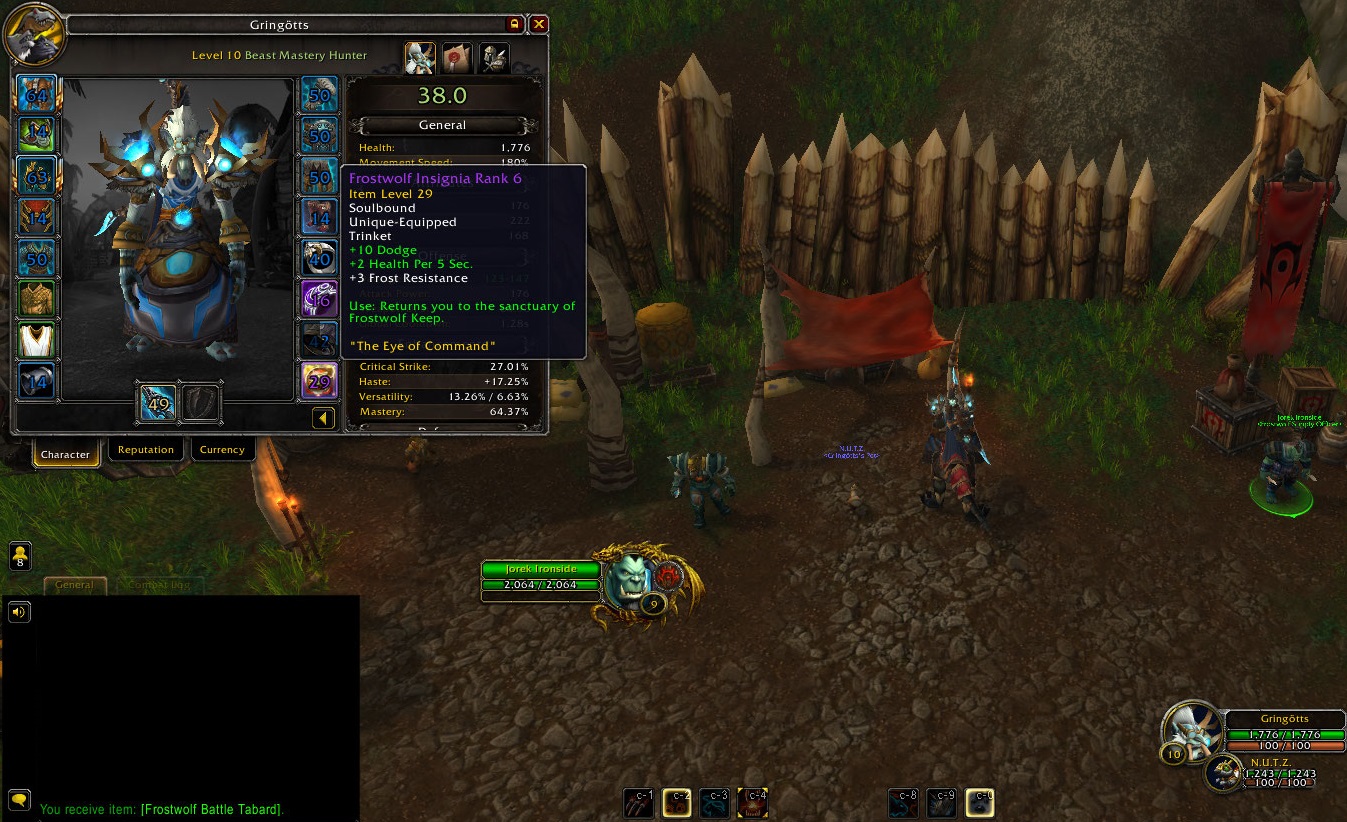The image size is (1347, 822).
Task: Select the Character tab
Action: (x=66, y=454)
